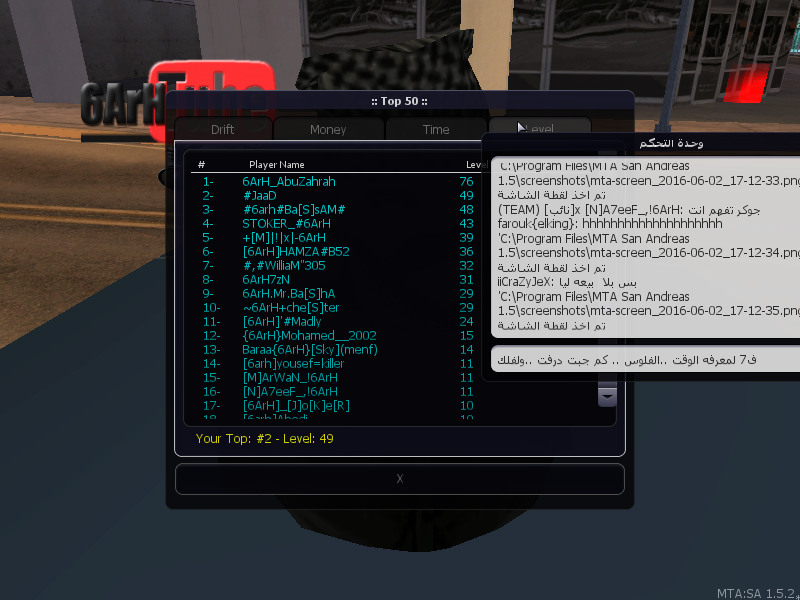Click the Player Name column header
The image size is (800, 600).
(277, 164)
